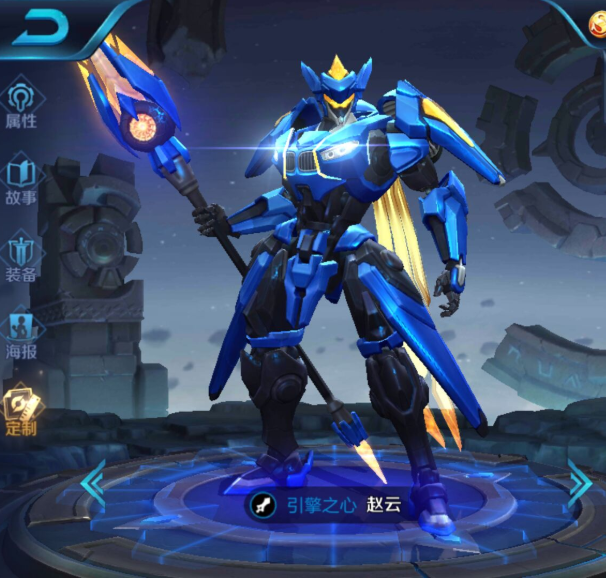The image size is (606, 578).
Task: Open the 属性 attributes tab
Action: click(21, 105)
